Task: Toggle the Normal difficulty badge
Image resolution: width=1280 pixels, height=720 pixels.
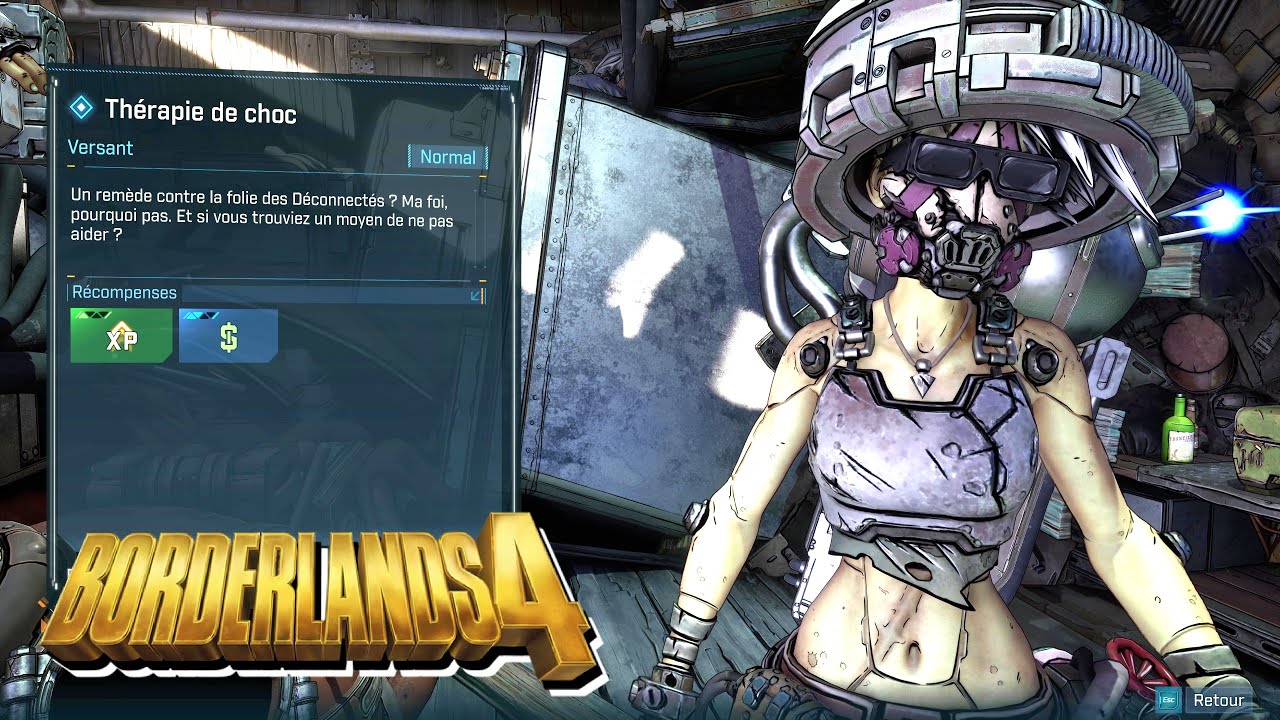Action: click(x=448, y=157)
